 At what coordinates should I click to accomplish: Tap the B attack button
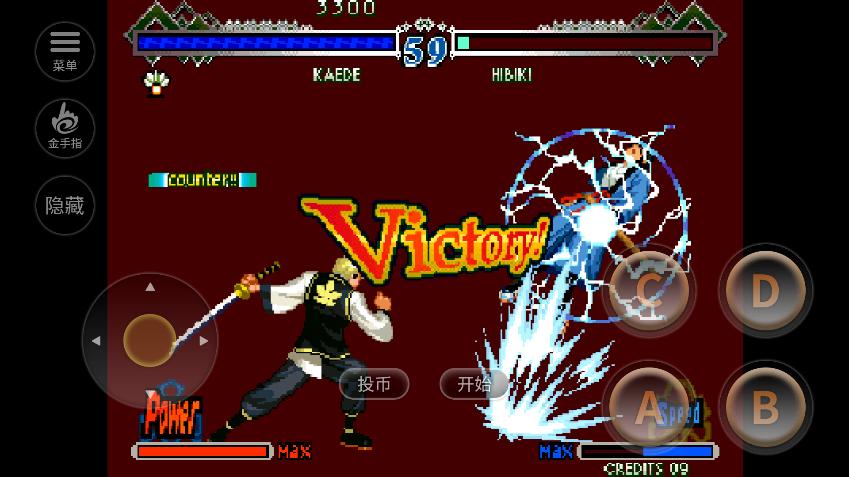pos(765,408)
